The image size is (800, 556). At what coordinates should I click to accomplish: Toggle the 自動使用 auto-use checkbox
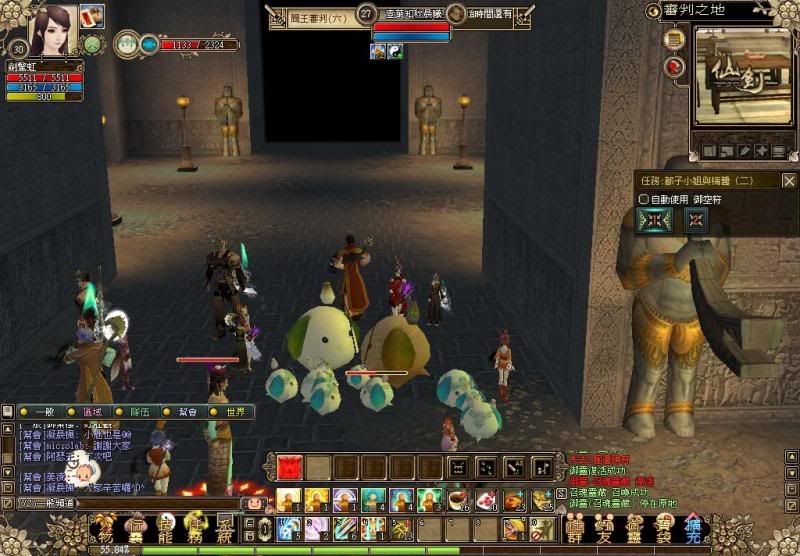[645, 199]
